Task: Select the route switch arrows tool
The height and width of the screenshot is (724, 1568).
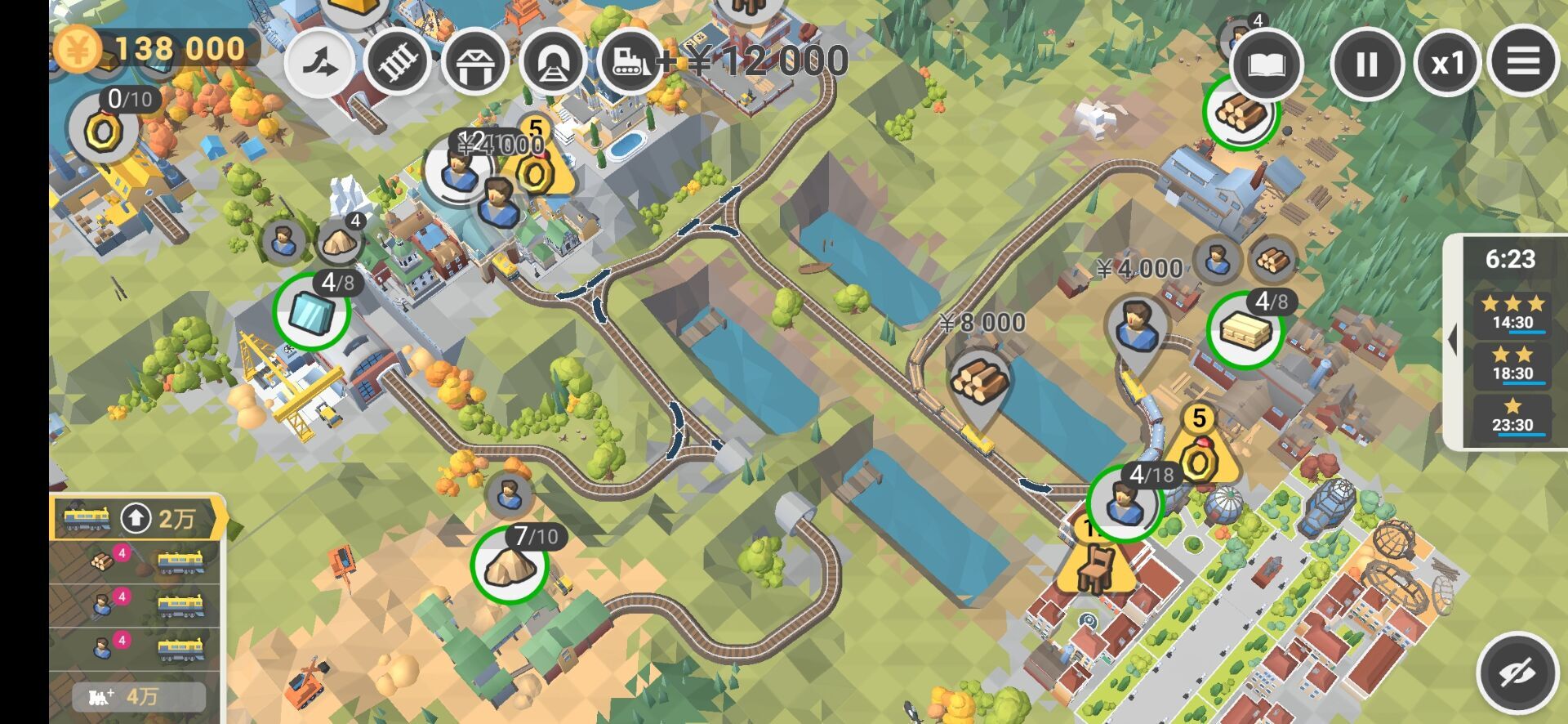Action: 319,63
